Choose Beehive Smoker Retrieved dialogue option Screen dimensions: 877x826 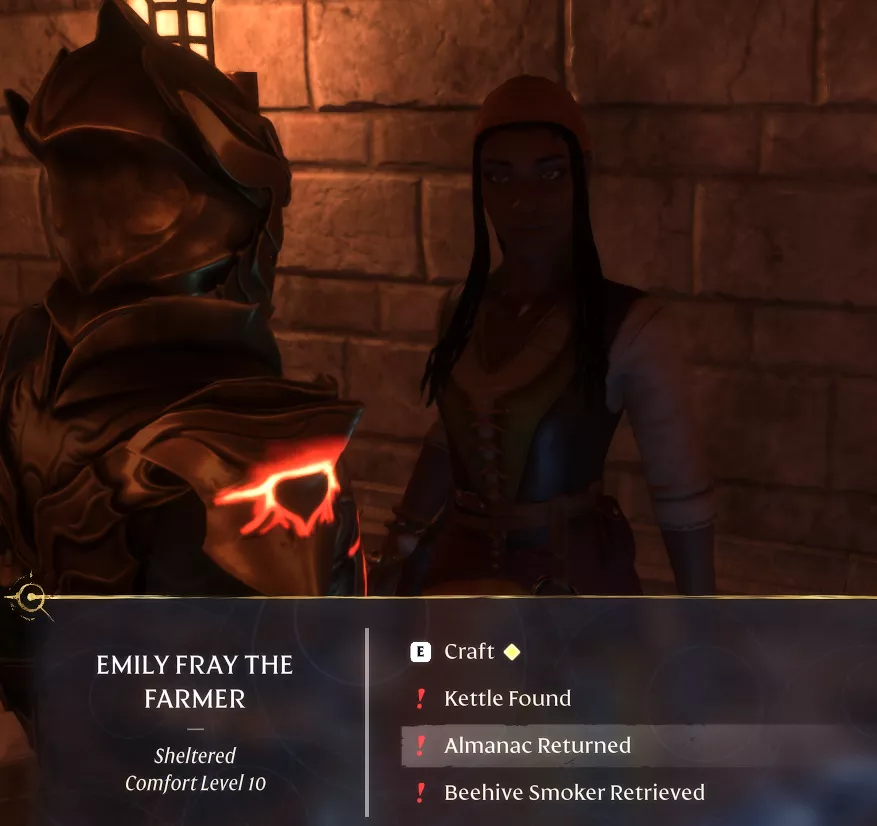click(574, 793)
